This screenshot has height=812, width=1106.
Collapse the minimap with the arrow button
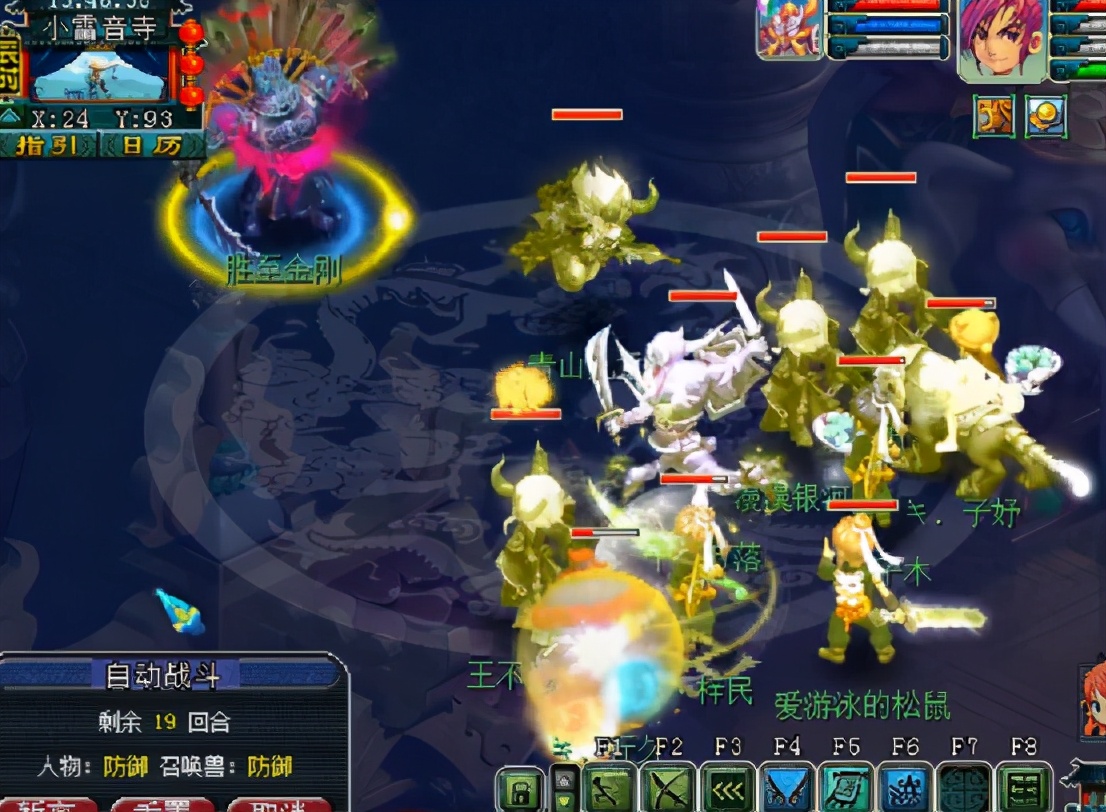click(10, 117)
